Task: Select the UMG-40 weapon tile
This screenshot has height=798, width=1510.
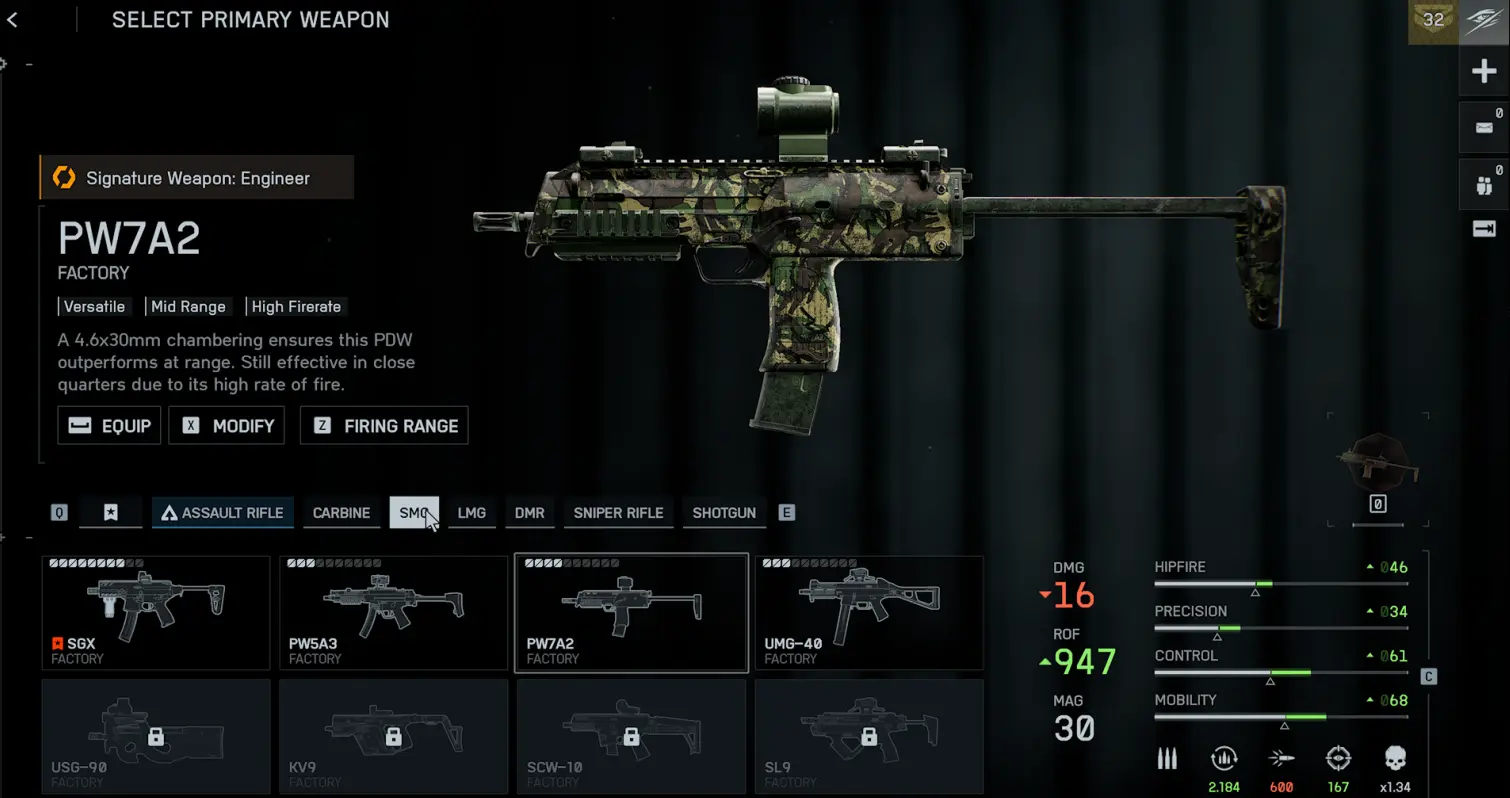Action: click(869, 613)
